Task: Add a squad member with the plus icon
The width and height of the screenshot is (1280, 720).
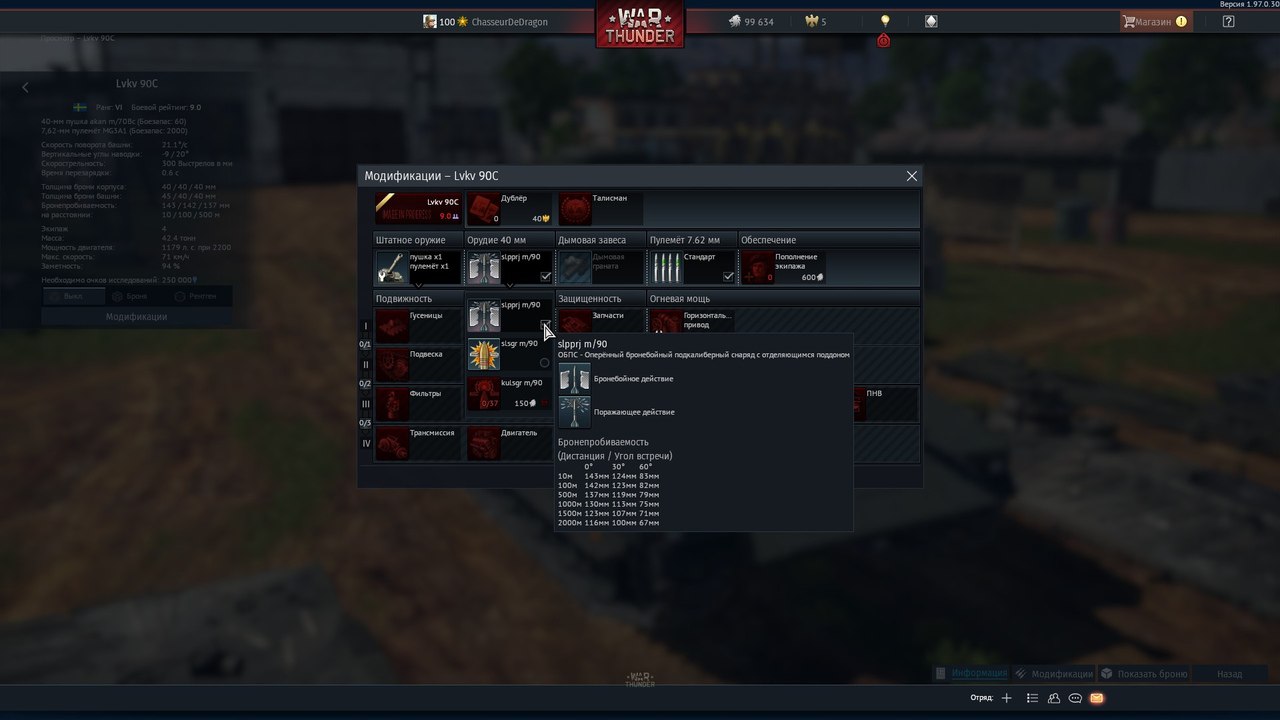Action: click(1007, 698)
